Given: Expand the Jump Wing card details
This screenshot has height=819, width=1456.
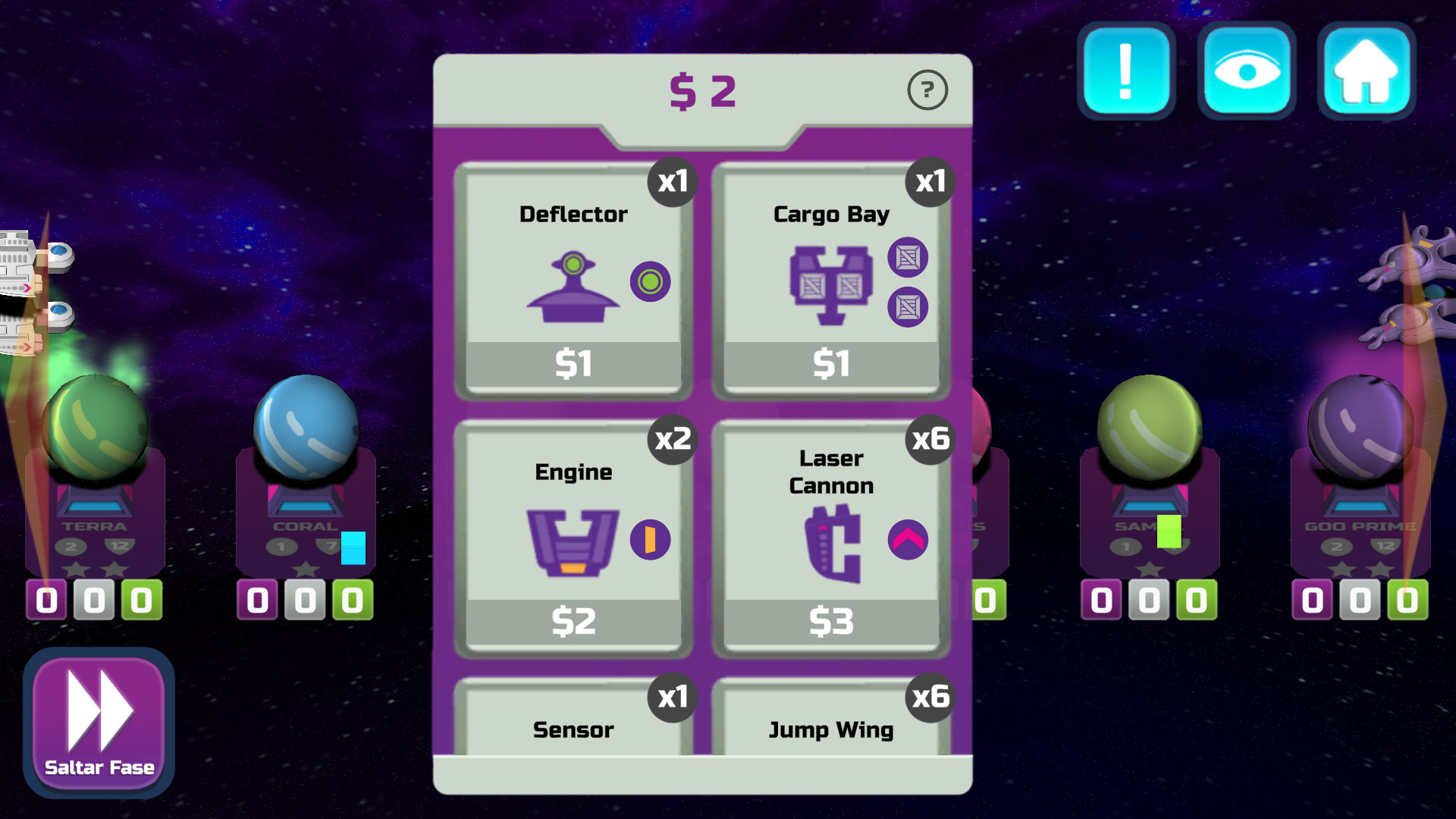Looking at the screenshot, I should [x=831, y=730].
